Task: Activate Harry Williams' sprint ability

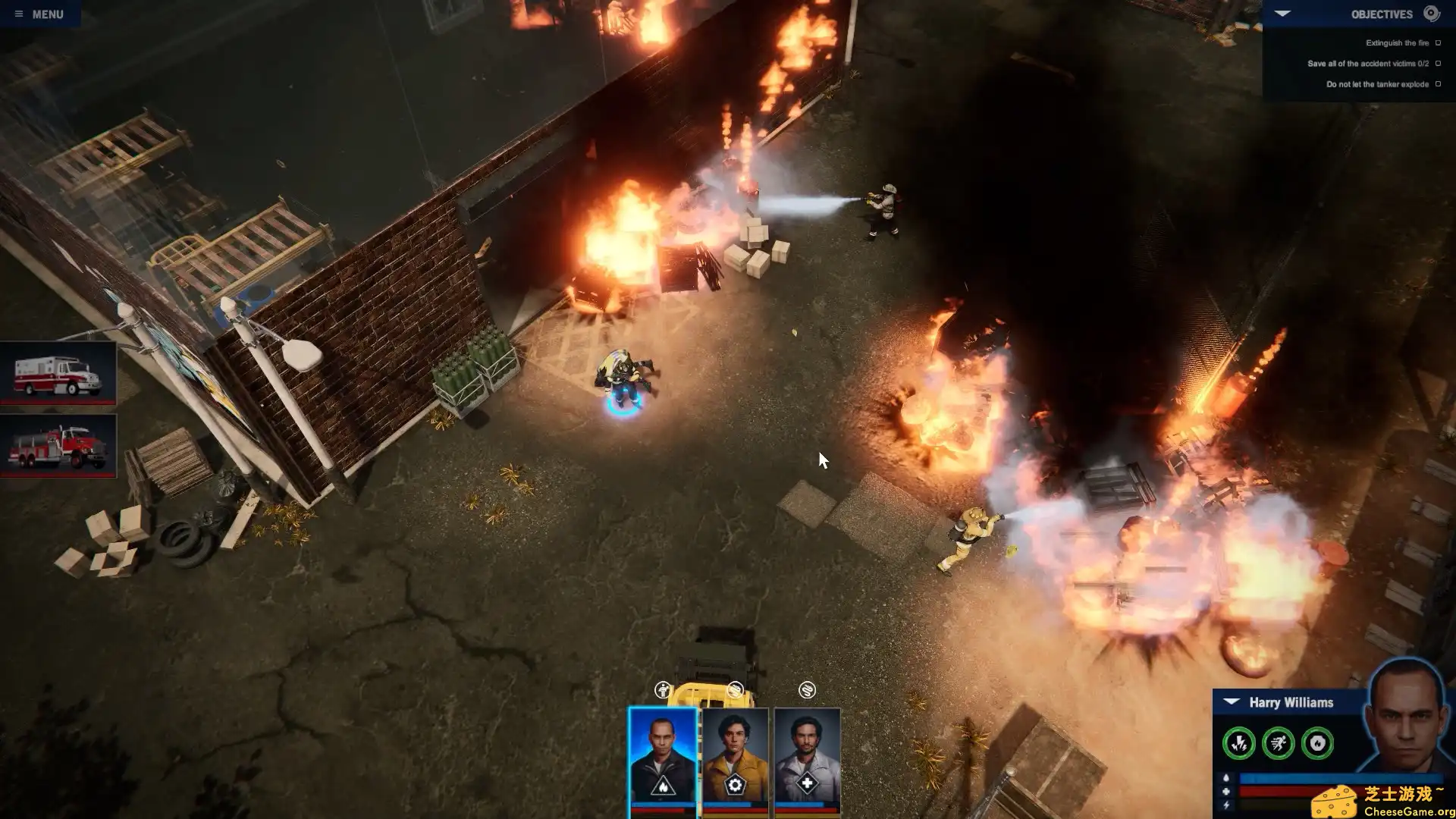Action: click(1278, 743)
